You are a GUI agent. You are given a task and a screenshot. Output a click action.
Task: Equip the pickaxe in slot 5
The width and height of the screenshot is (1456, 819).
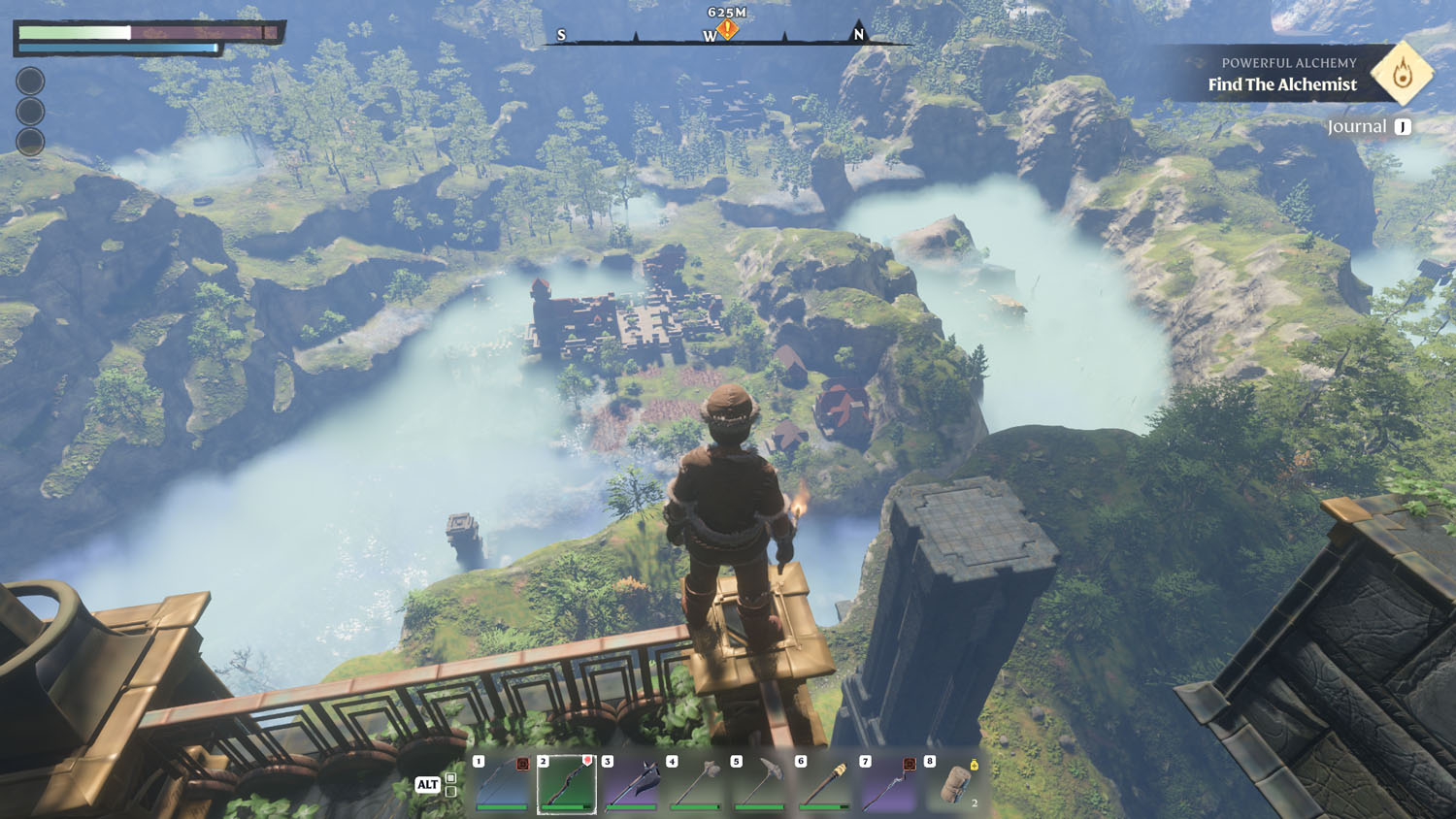(x=759, y=784)
